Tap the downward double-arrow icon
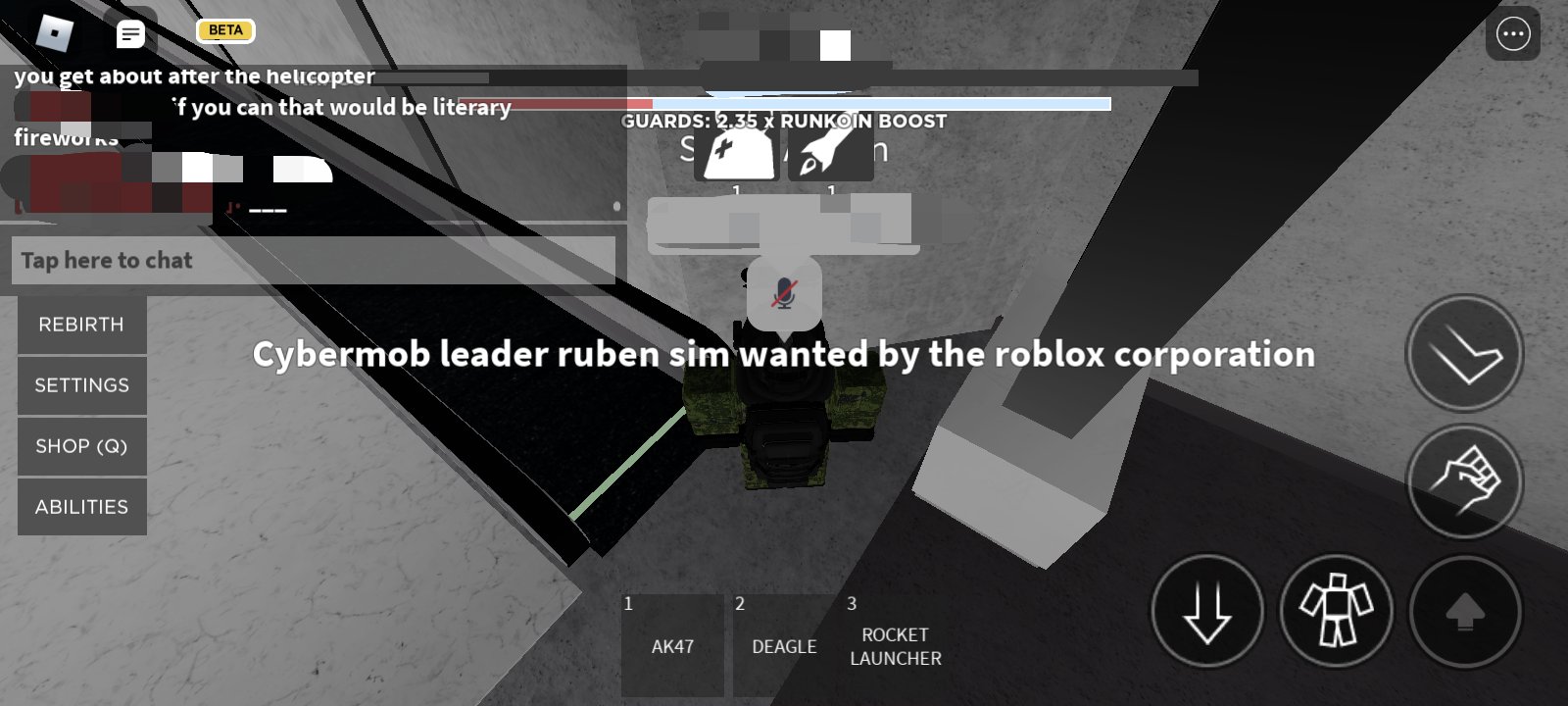The width and height of the screenshot is (1568, 706). pyautogui.click(x=1208, y=610)
